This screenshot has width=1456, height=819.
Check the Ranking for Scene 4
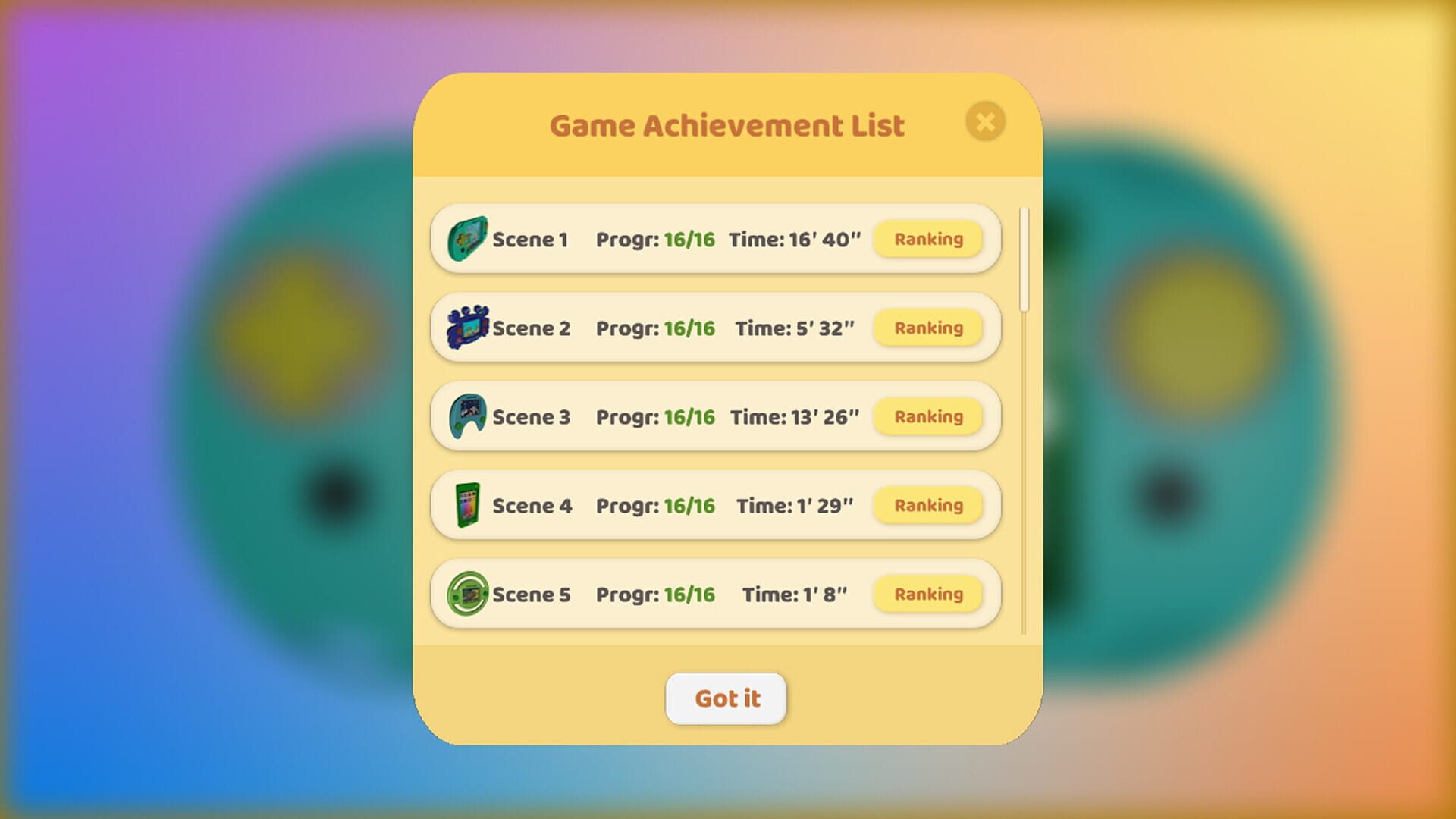pos(927,505)
